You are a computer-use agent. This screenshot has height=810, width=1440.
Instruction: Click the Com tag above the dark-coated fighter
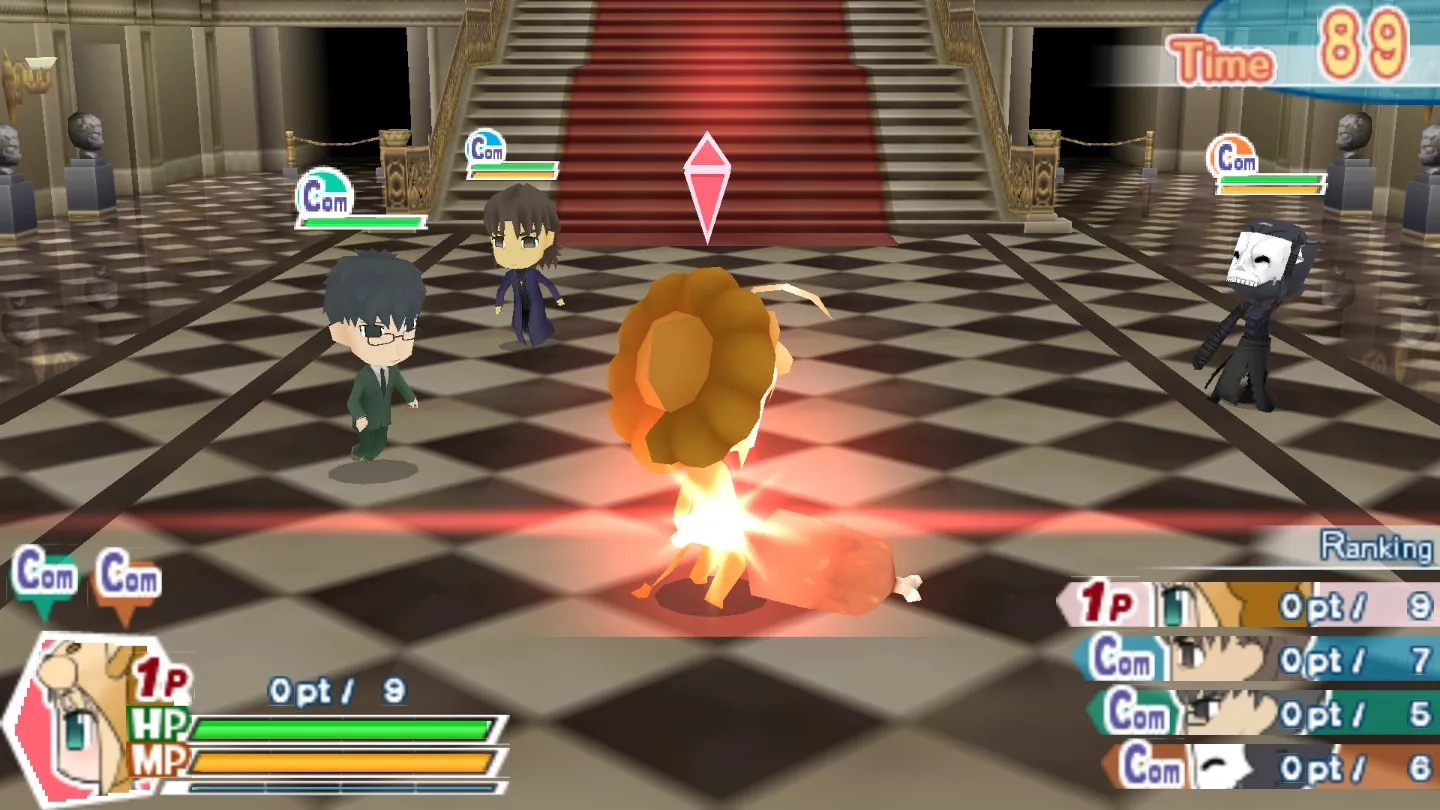coord(486,149)
